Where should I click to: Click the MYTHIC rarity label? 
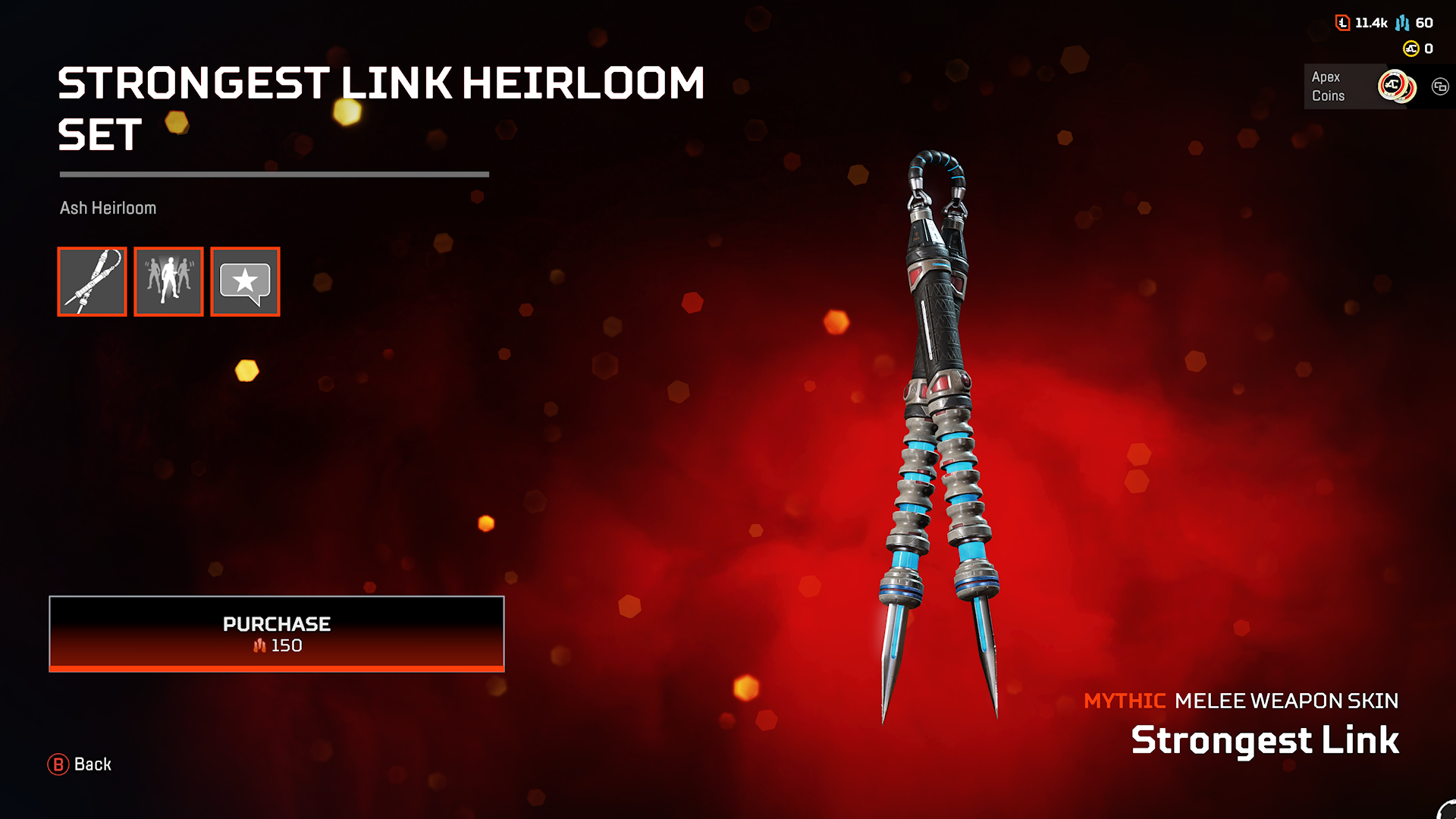(1125, 701)
